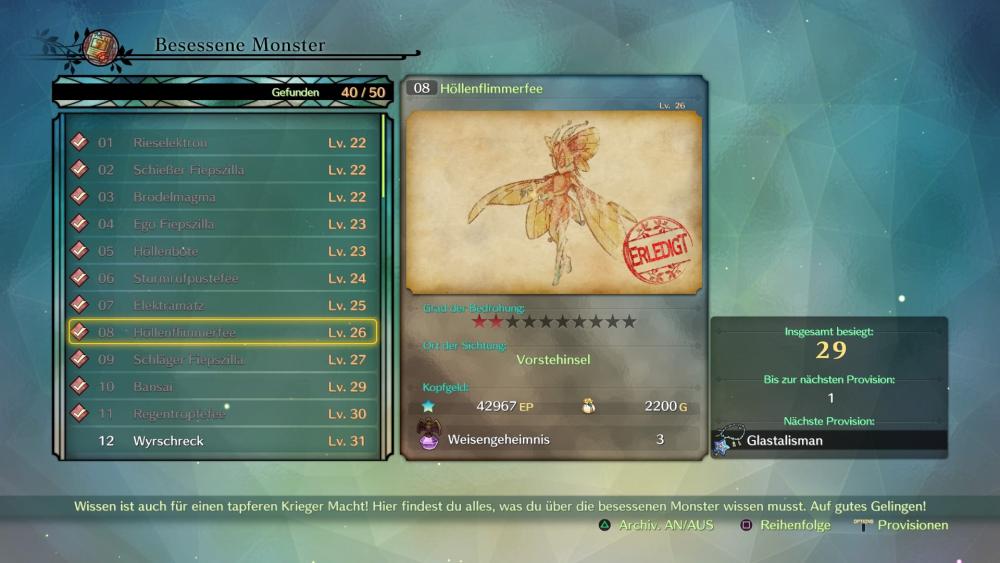Viewport: 1000px width, 563px height.
Task: Show details for Sturmrufpustefee
Action: 222,278
